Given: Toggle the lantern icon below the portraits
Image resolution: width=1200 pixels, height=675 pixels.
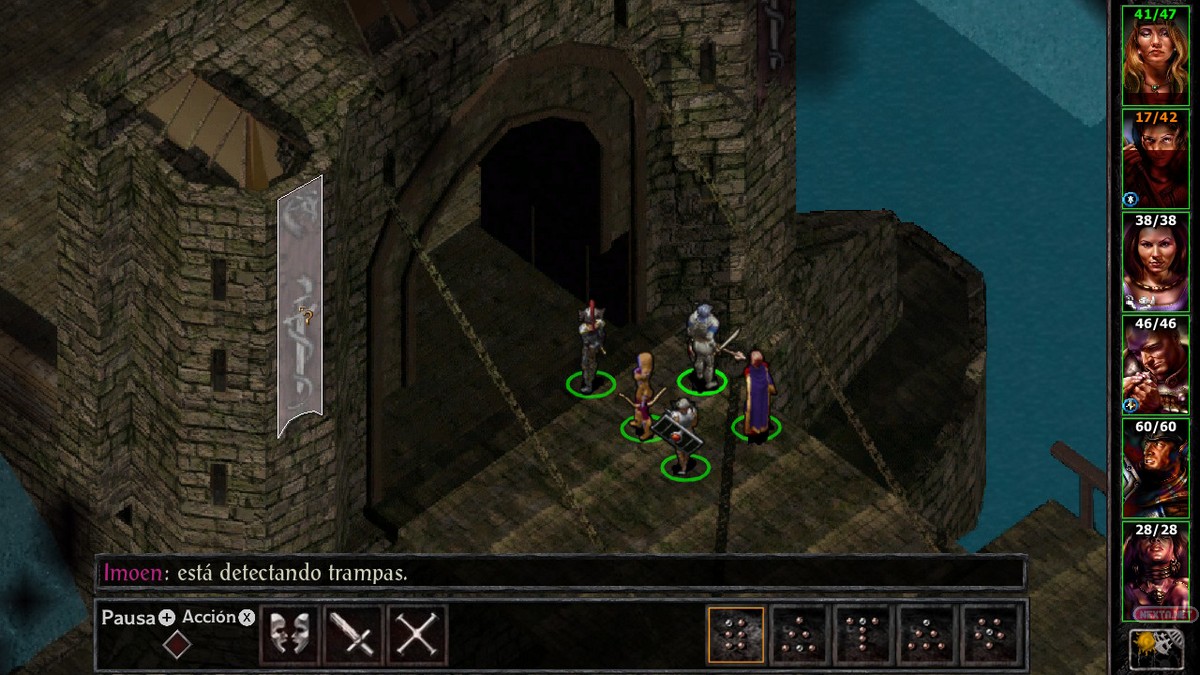Looking at the screenshot, I should 1154,648.
